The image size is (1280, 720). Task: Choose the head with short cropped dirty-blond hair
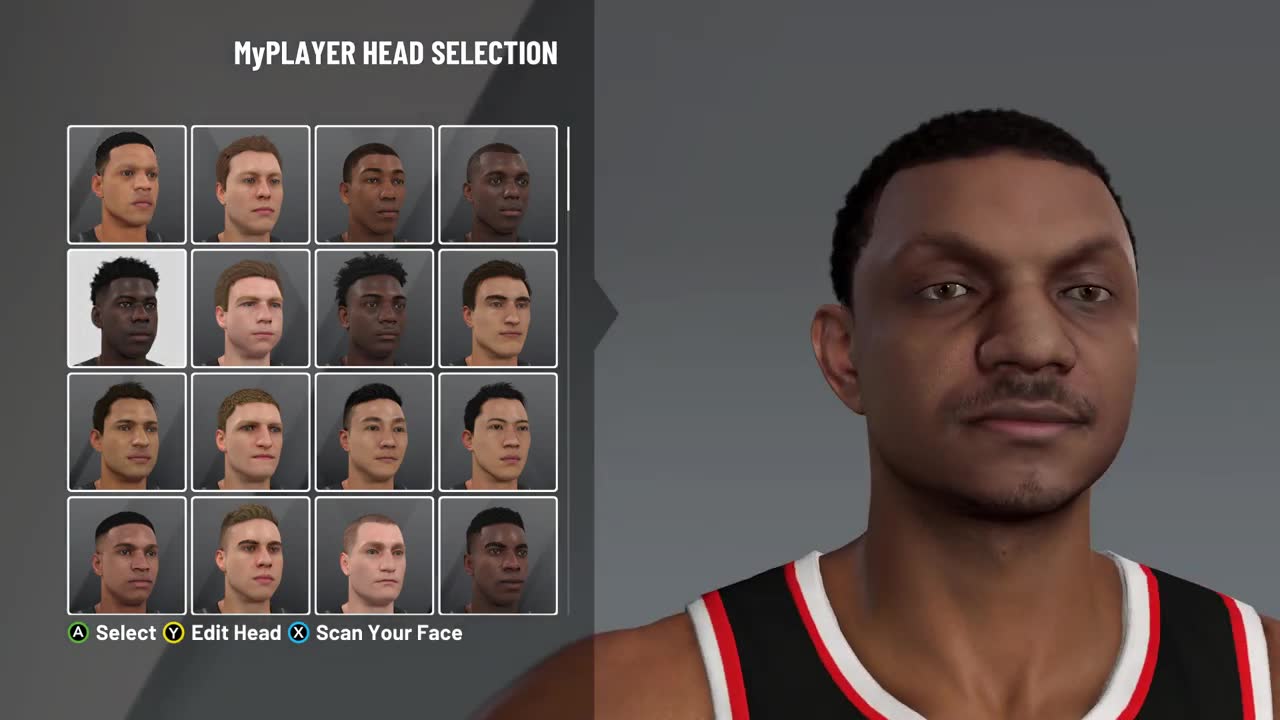pos(250,432)
